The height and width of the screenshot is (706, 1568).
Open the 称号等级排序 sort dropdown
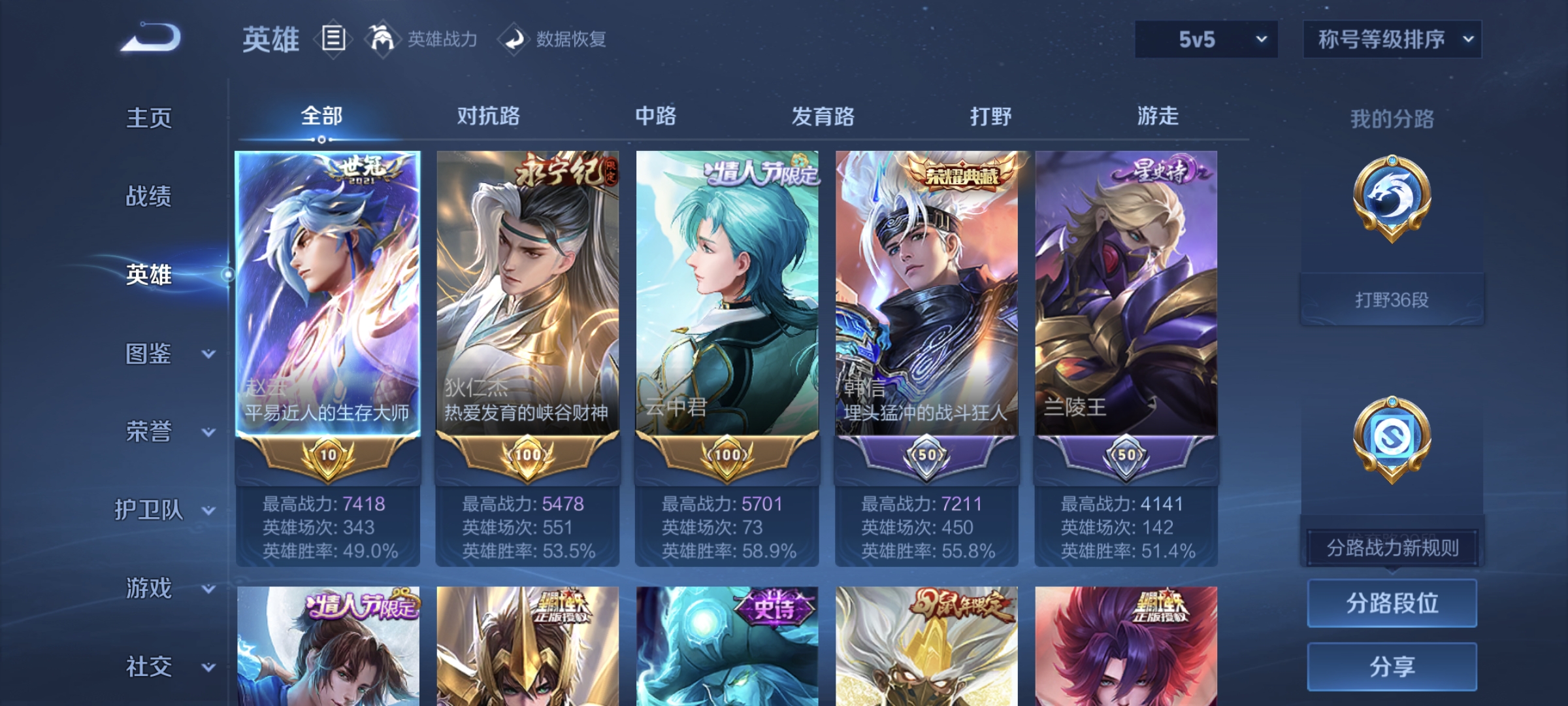1392,39
